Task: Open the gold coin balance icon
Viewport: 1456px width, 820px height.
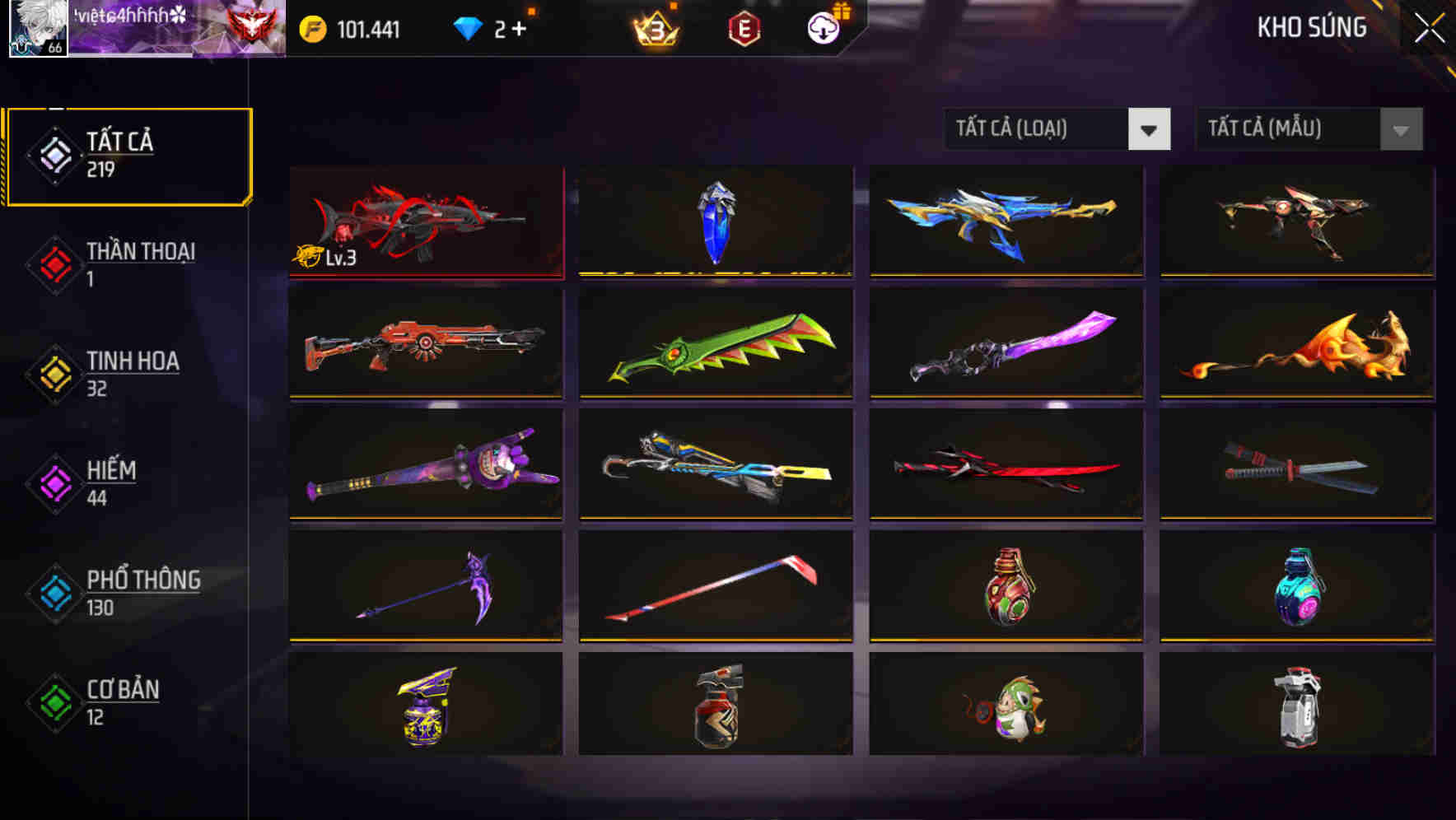Action: tap(314, 28)
